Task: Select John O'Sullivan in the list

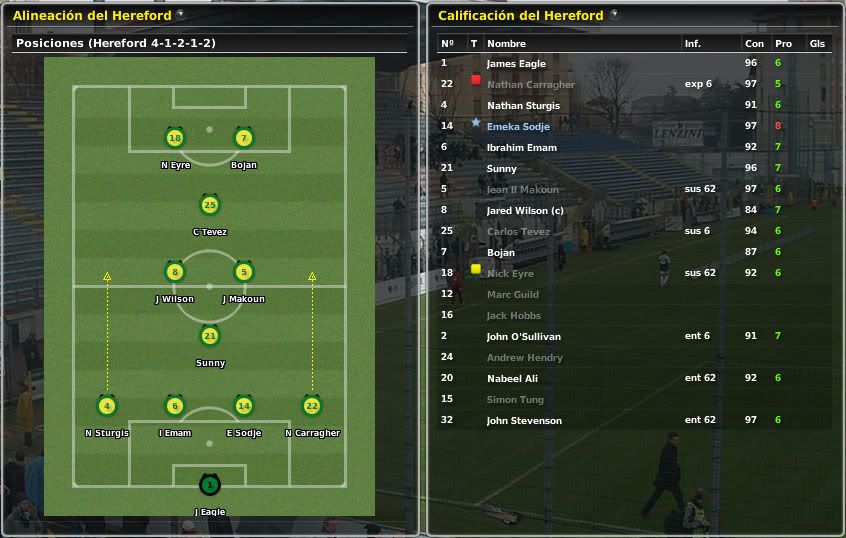Action: (x=523, y=336)
